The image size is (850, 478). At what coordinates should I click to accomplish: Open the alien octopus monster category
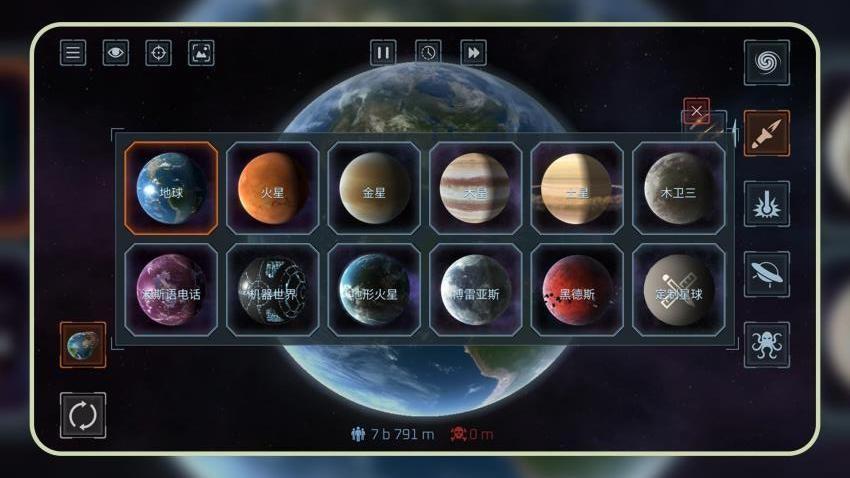tap(766, 344)
